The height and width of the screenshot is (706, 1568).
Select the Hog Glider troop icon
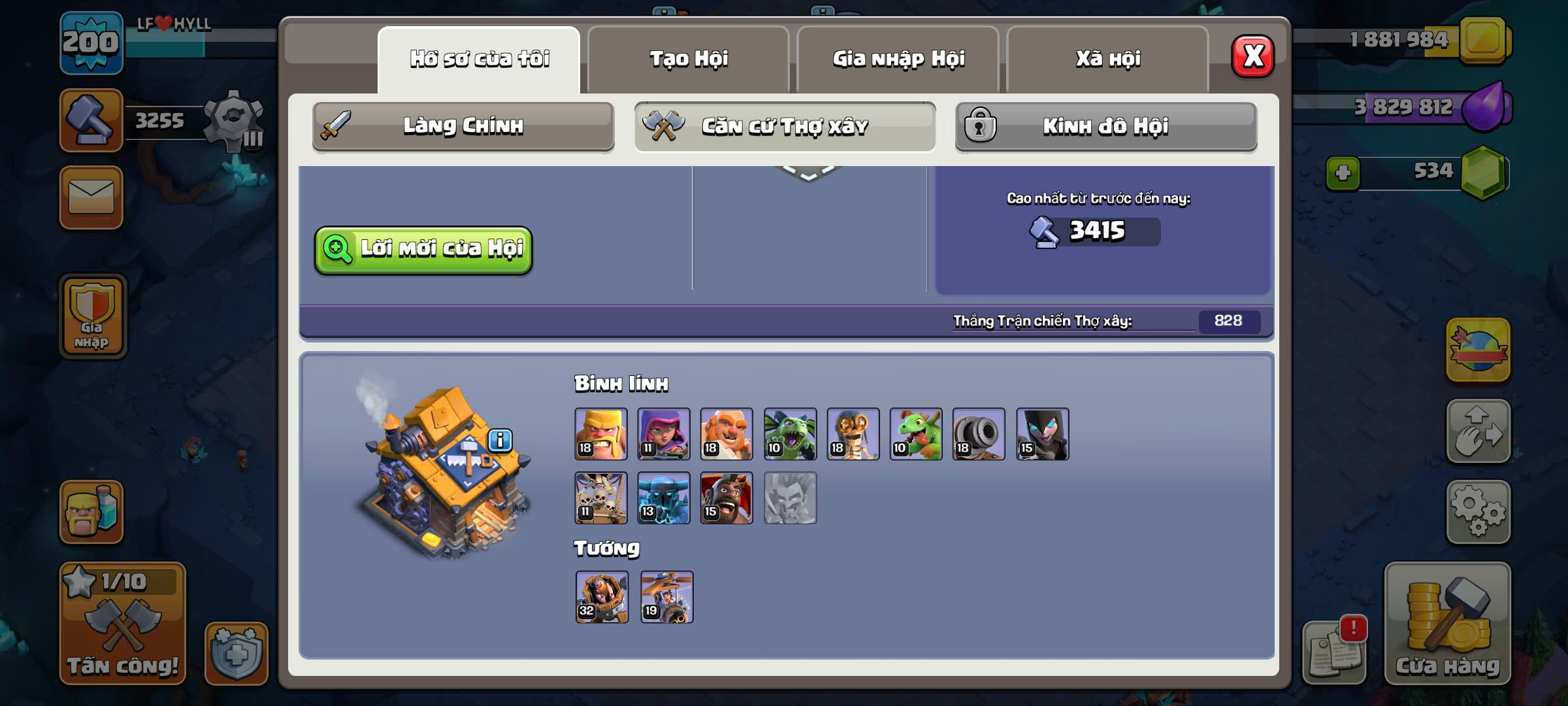[x=727, y=498]
